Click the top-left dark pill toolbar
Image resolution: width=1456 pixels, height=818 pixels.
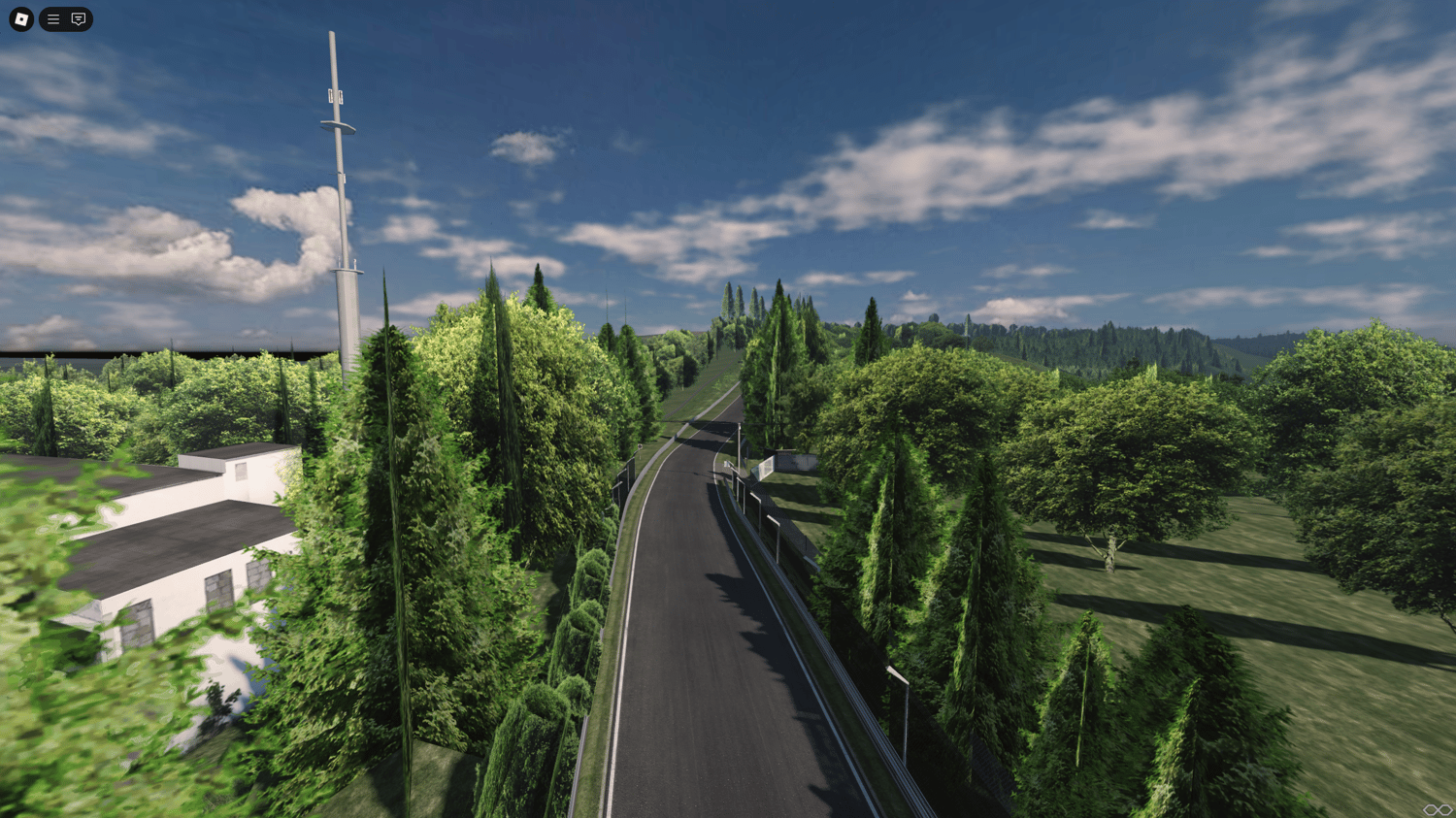65,19
